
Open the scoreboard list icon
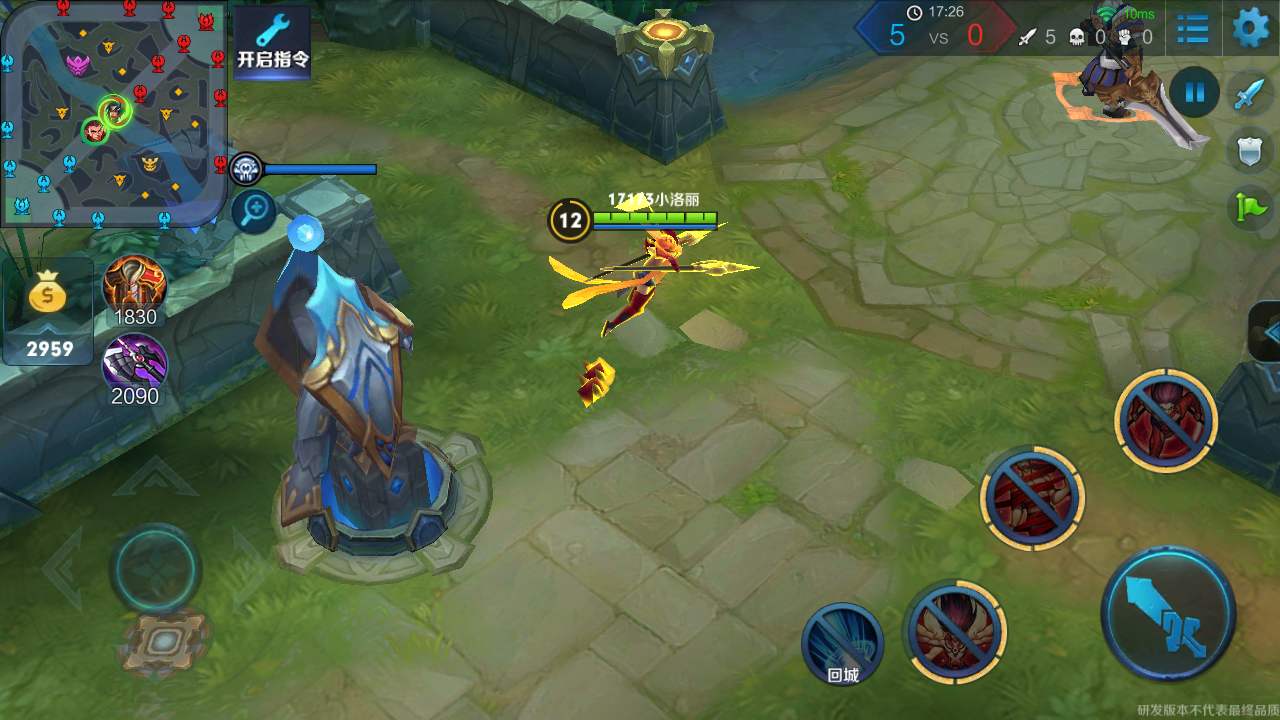1192,28
